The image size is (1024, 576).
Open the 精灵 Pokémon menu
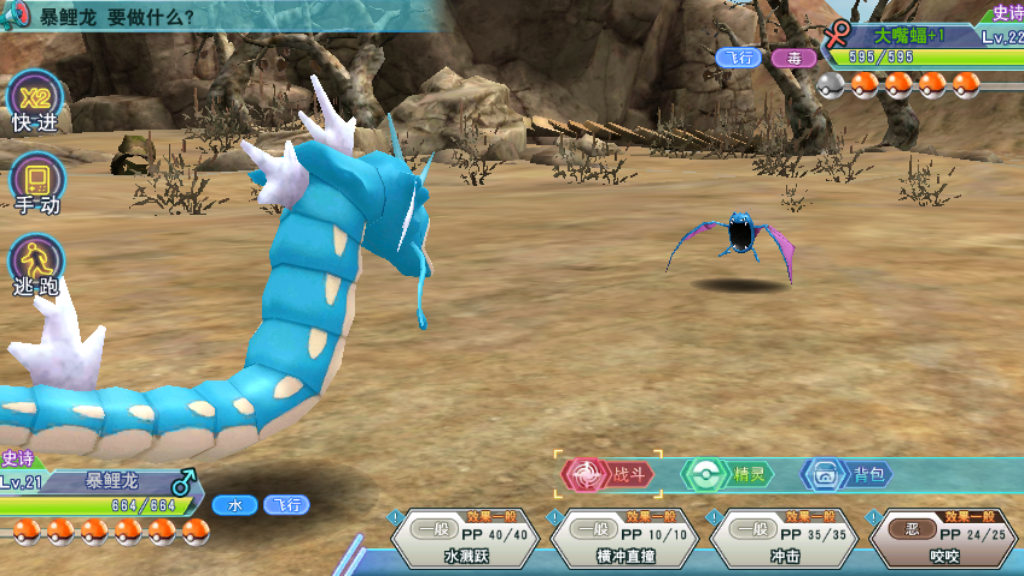(x=728, y=475)
